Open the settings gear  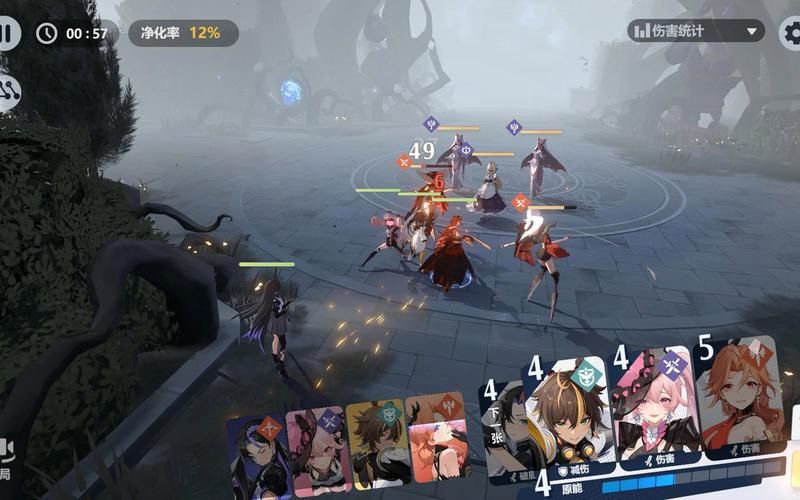[x=792, y=32]
